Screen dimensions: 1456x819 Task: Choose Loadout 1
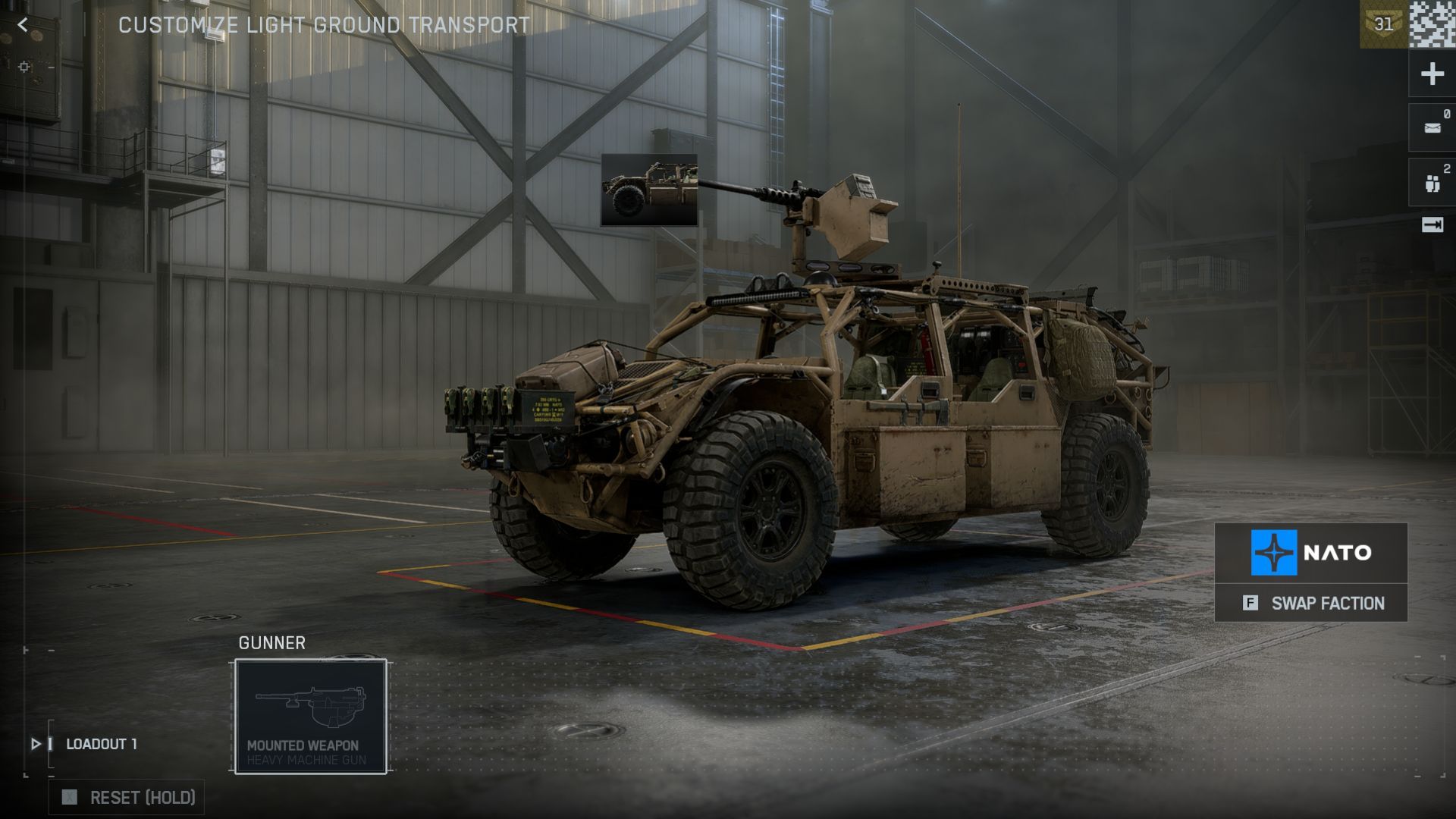click(x=101, y=744)
